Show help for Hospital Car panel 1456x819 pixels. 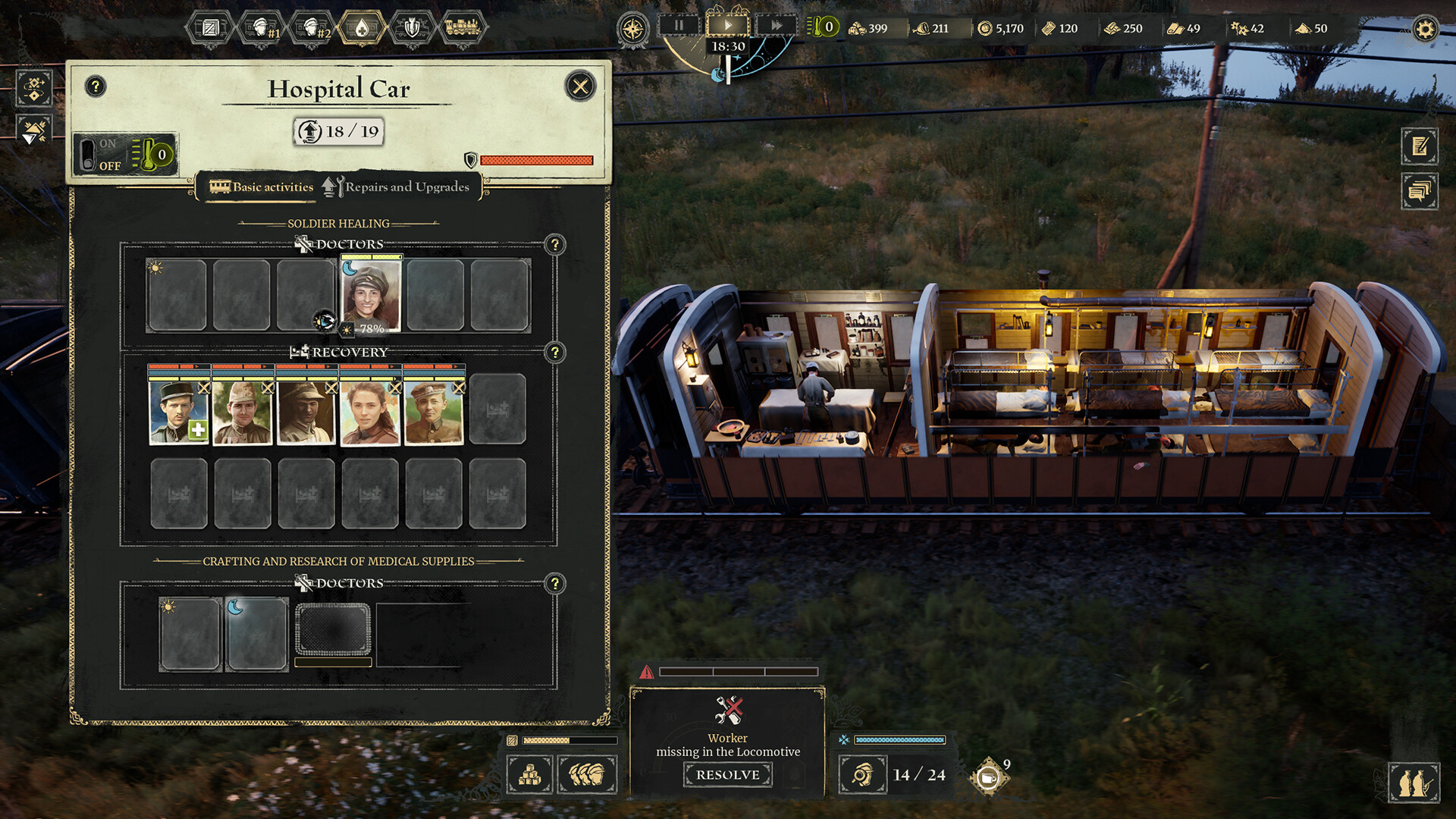(x=96, y=86)
